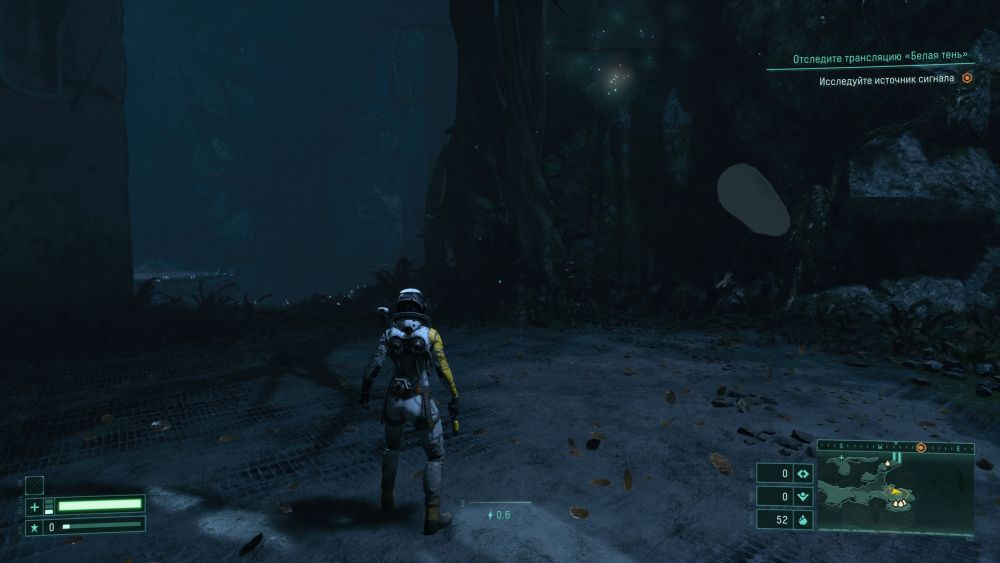
Task: Select the plus marker on the minimap
Action: [843, 458]
